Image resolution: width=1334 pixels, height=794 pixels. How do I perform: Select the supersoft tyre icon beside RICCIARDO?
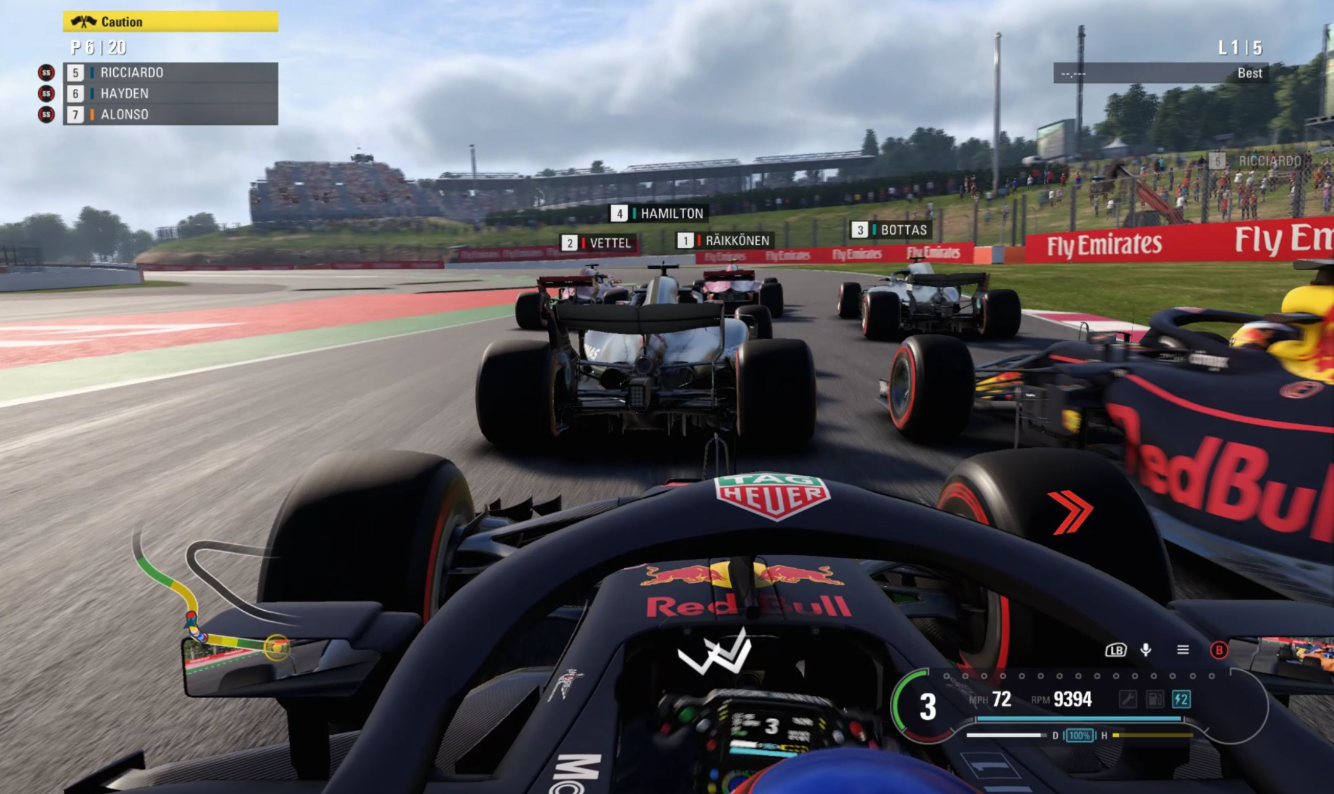coord(45,72)
